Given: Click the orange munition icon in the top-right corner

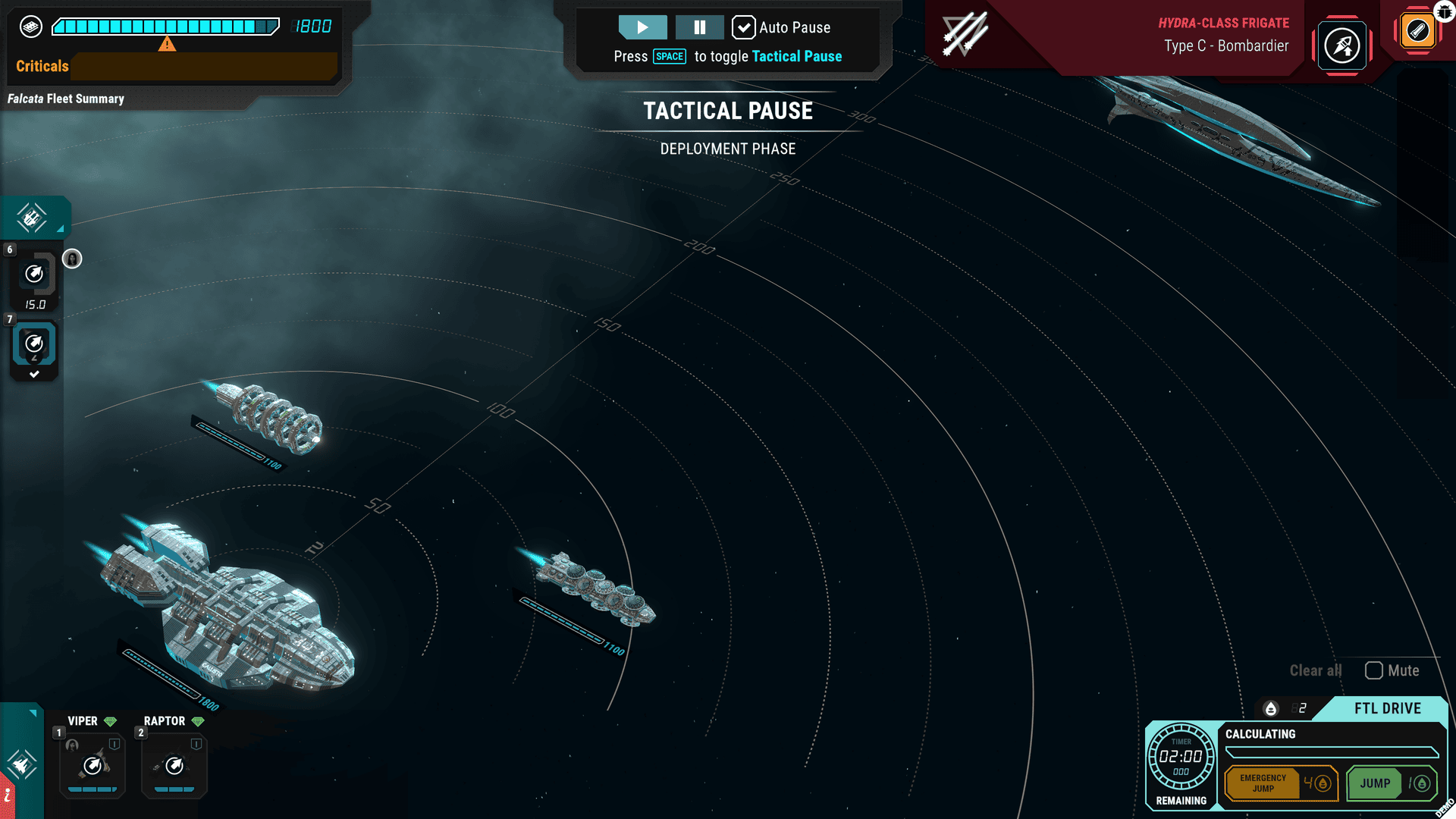Looking at the screenshot, I should point(1417,30).
